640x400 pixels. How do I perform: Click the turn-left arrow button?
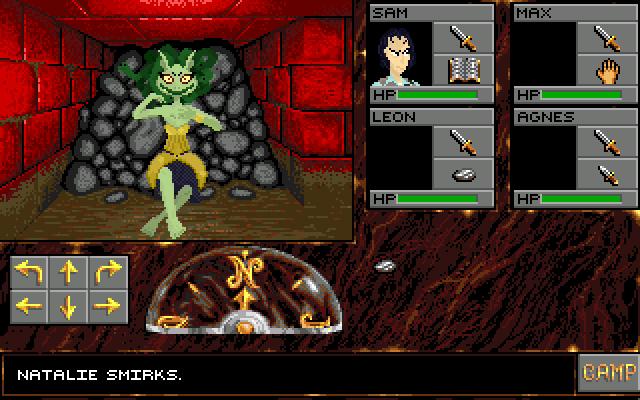[x=29, y=273]
